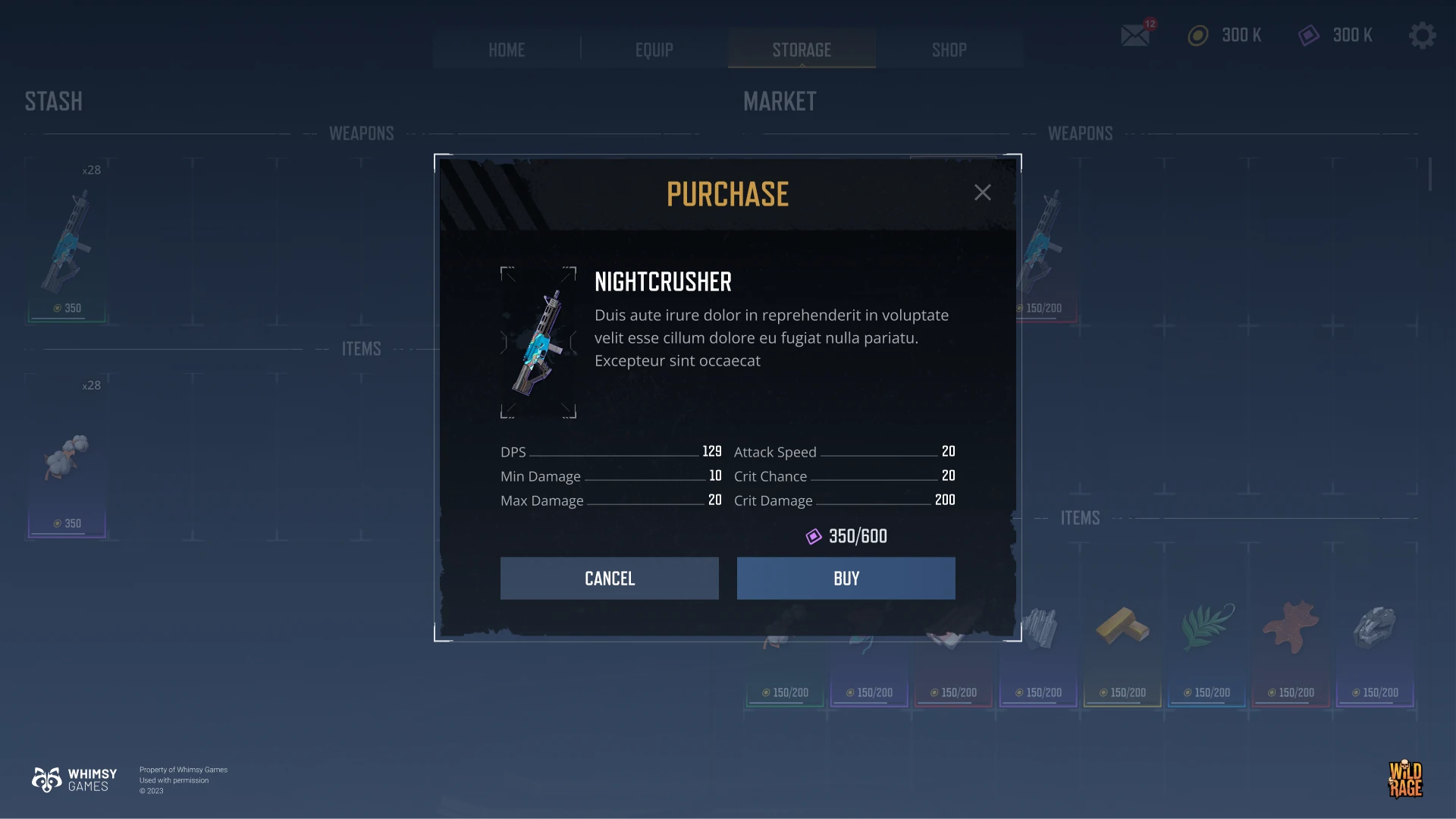The width and height of the screenshot is (1456, 819).
Task: Open the mail inbox envelope icon
Action: click(1135, 35)
